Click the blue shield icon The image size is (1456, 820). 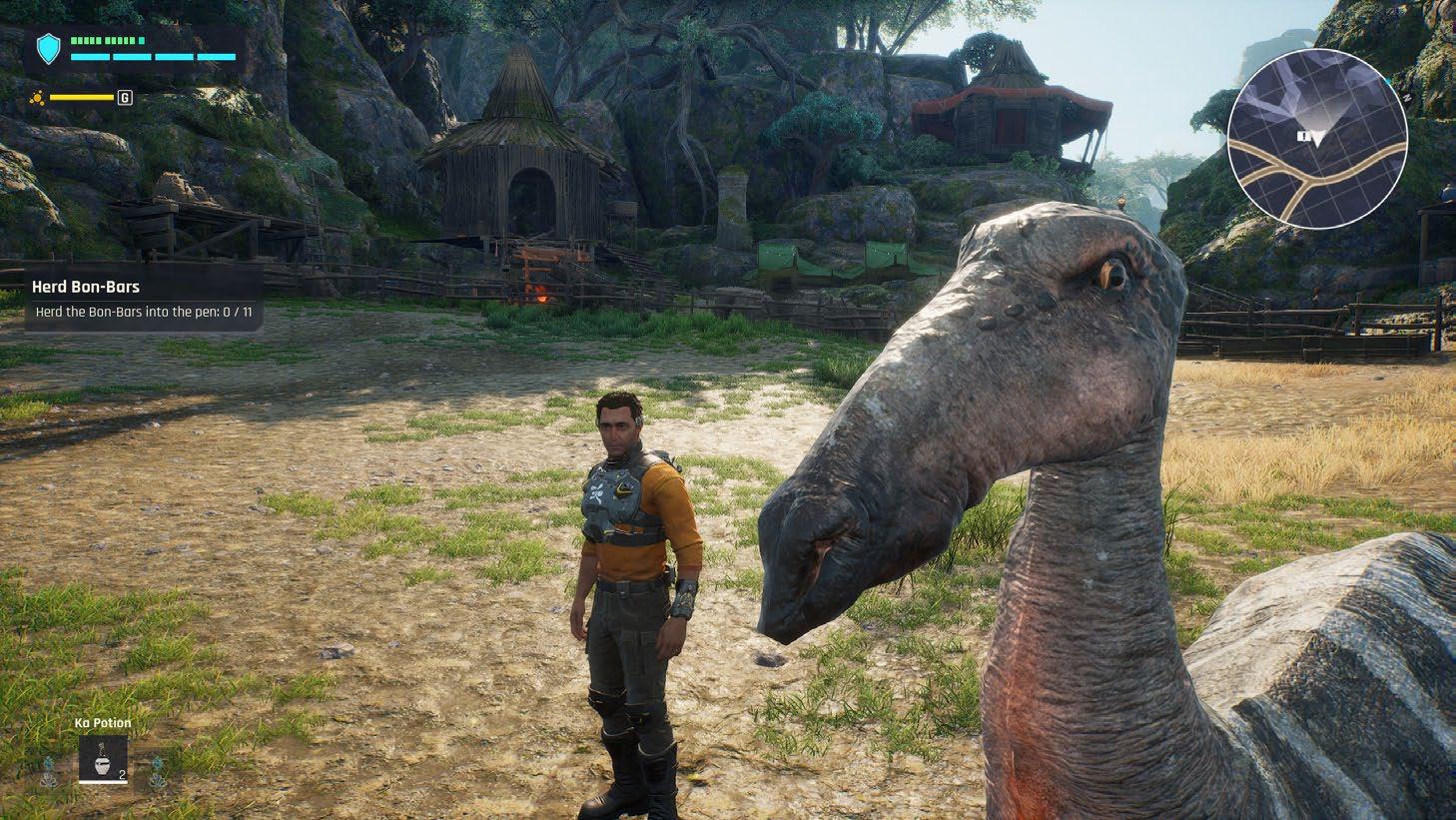pos(48,48)
